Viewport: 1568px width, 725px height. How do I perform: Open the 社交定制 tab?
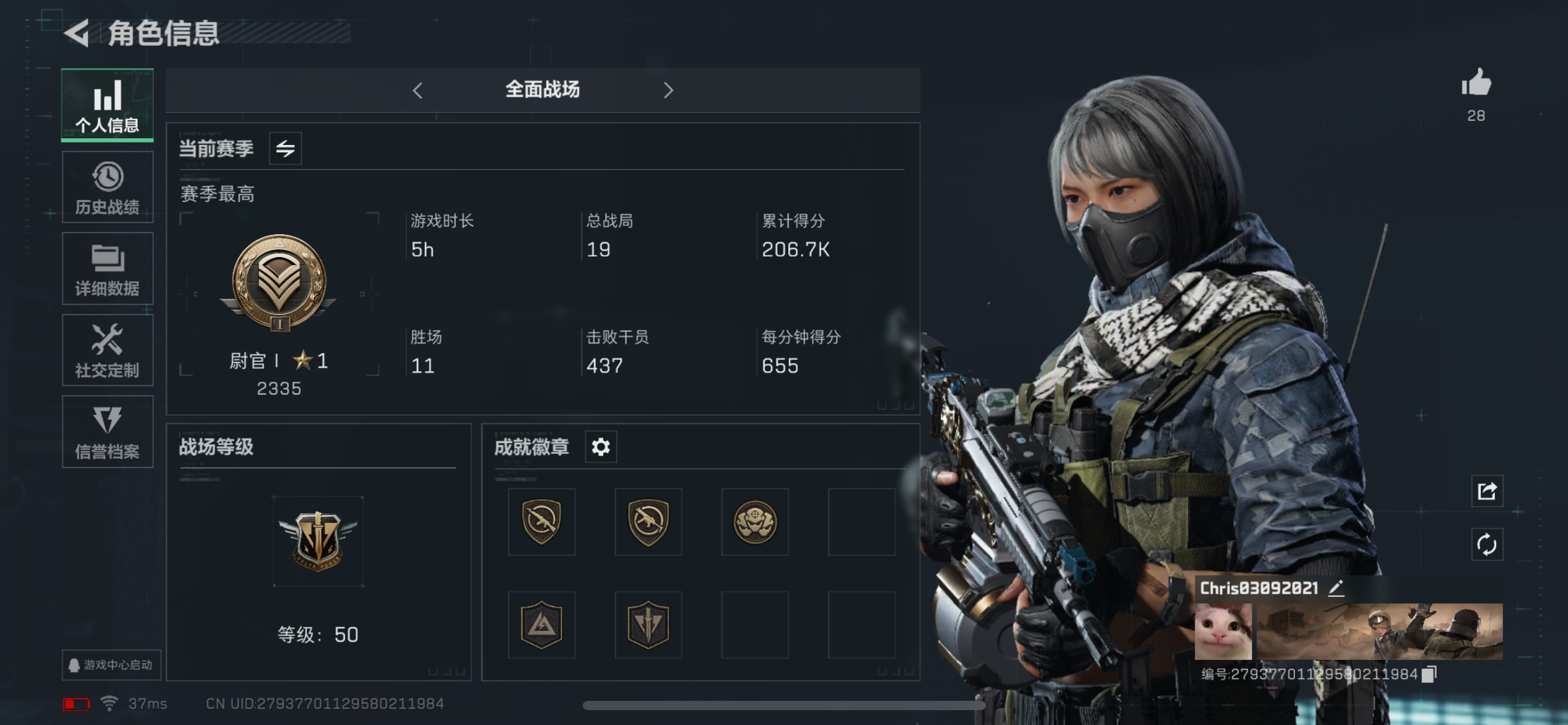click(x=107, y=350)
